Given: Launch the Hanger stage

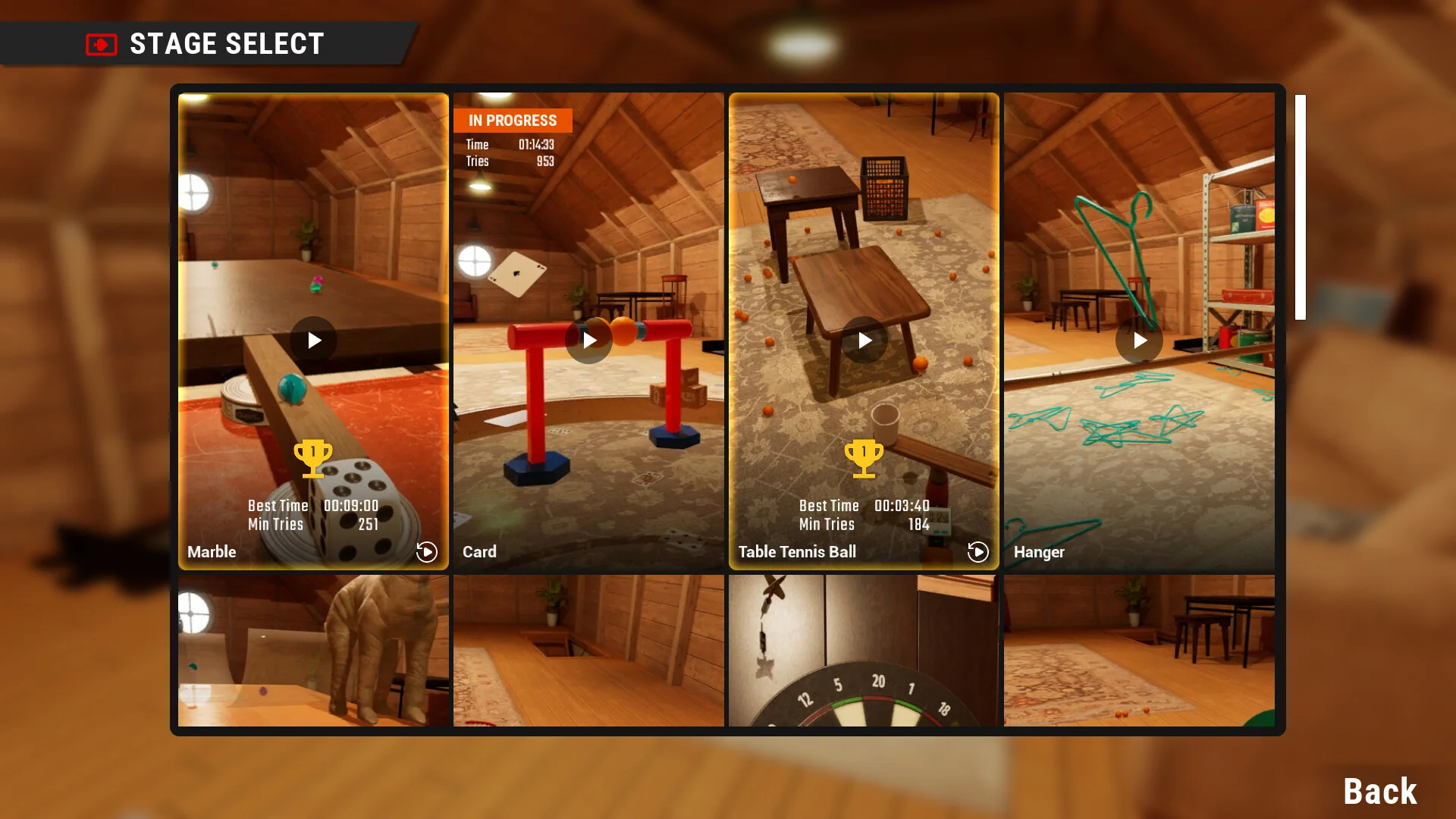Looking at the screenshot, I should tap(1139, 340).
